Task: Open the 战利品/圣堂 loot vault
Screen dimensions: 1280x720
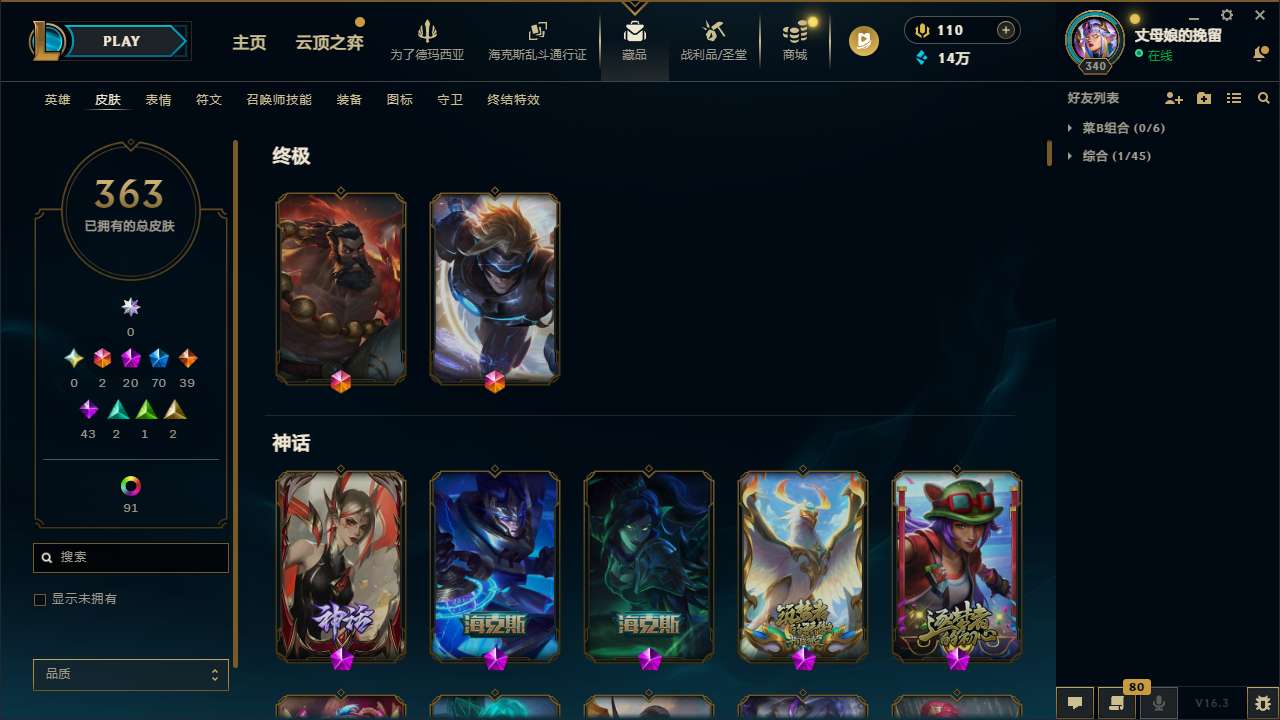Action: [713, 42]
